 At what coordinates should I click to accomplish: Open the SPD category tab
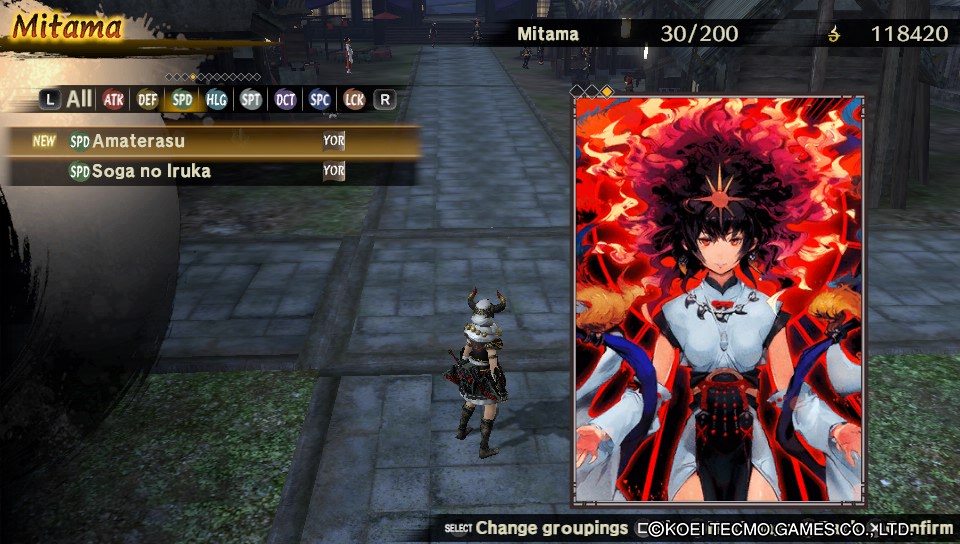[181, 99]
